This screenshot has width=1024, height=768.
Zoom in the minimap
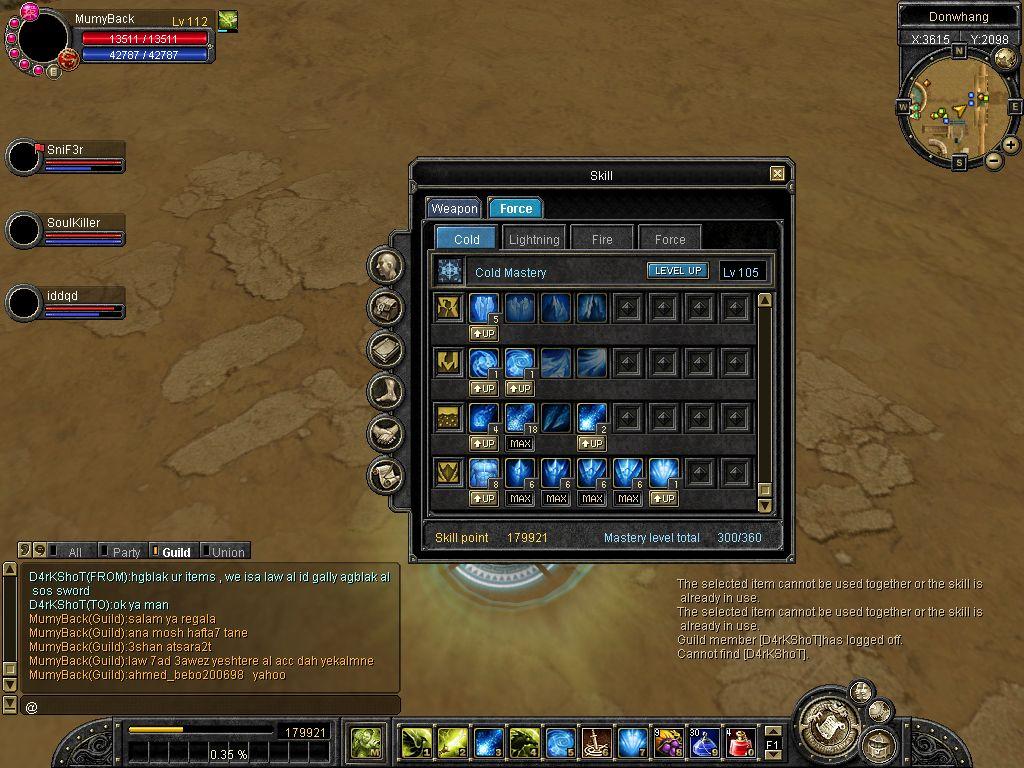click(x=1011, y=145)
